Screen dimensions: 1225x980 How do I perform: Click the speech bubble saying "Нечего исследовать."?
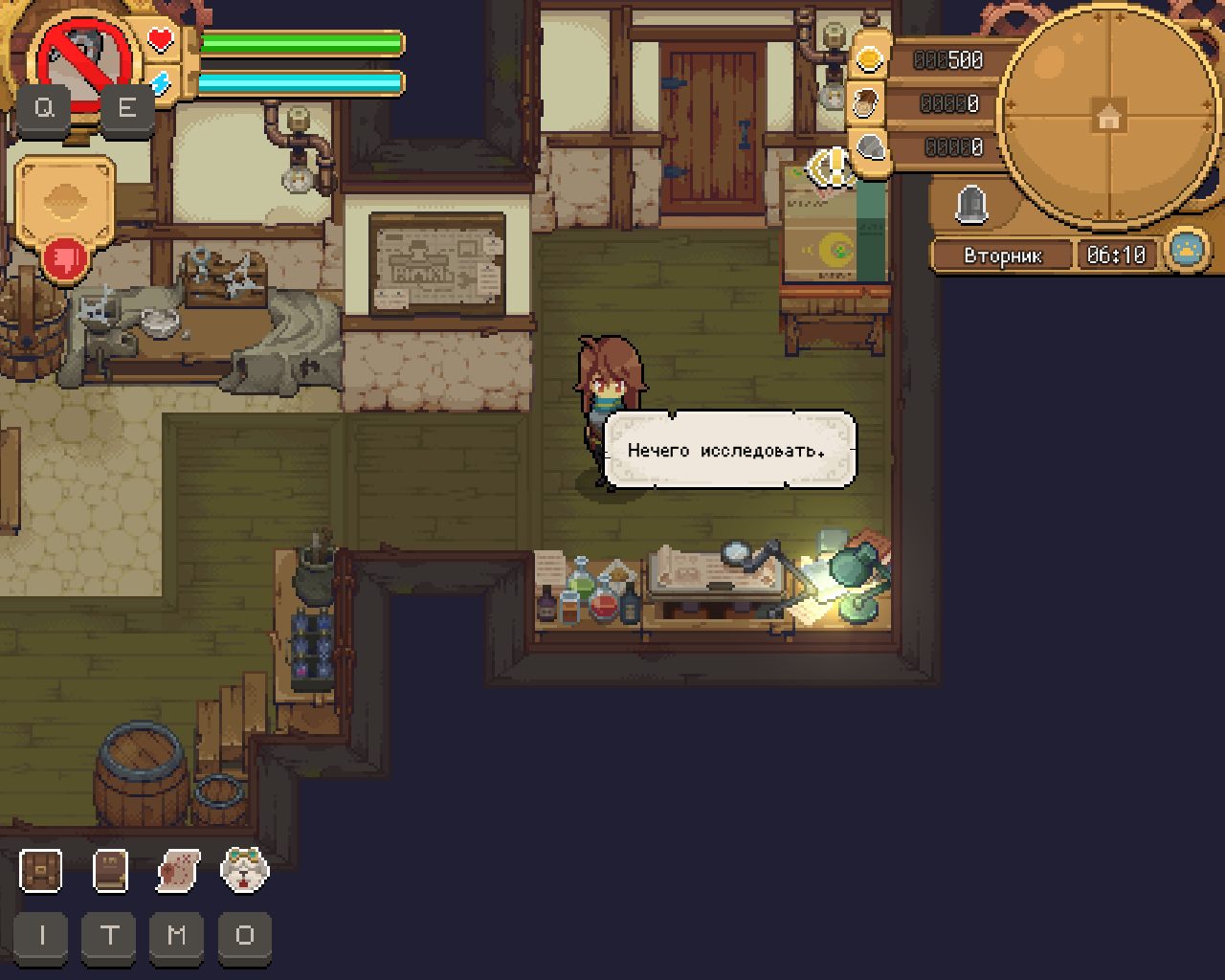click(730, 450)
